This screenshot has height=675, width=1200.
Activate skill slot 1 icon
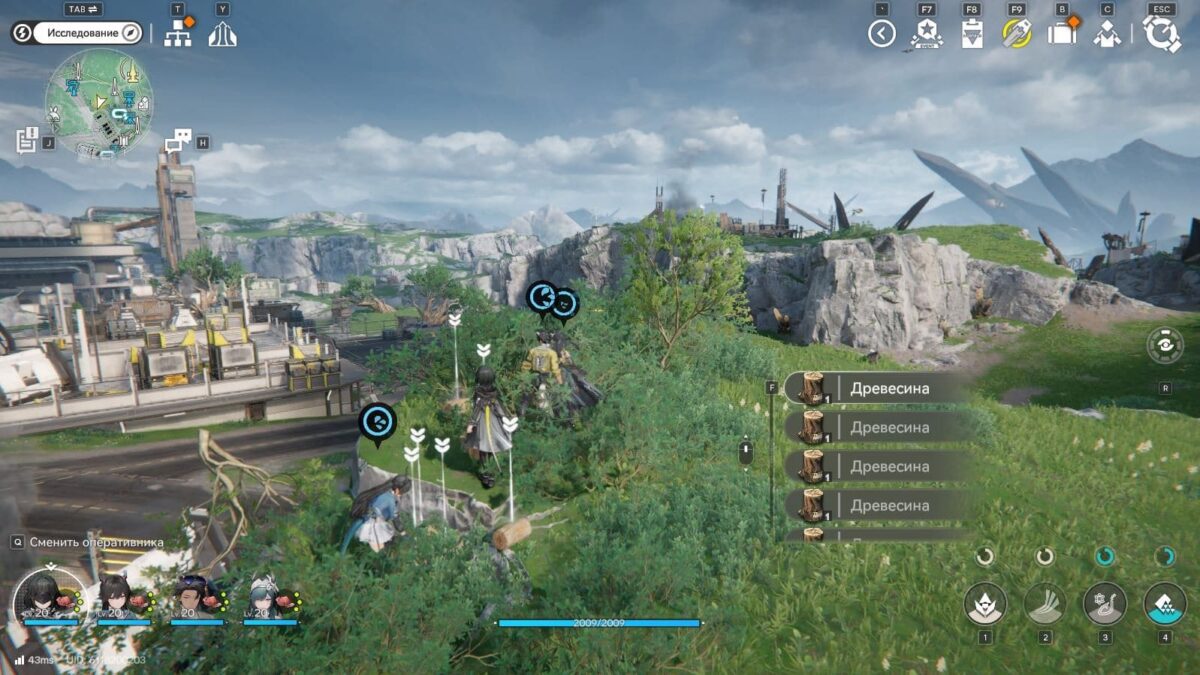point(985,603)
